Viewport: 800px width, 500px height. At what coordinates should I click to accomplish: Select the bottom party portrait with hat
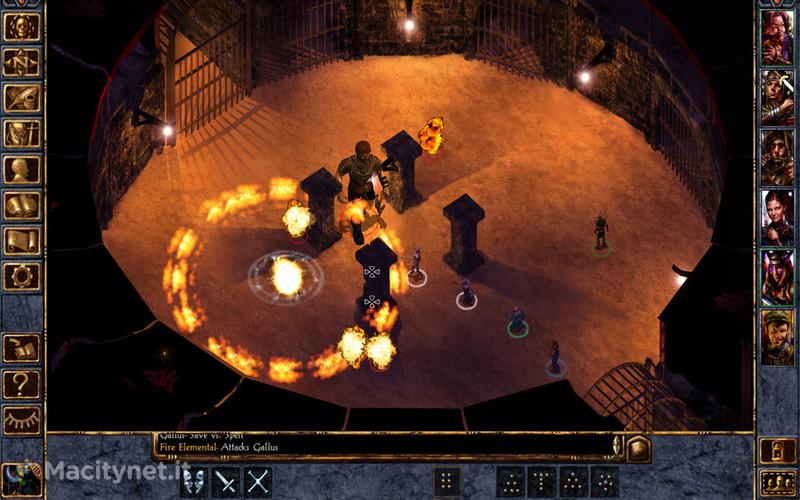coord(777,337)
